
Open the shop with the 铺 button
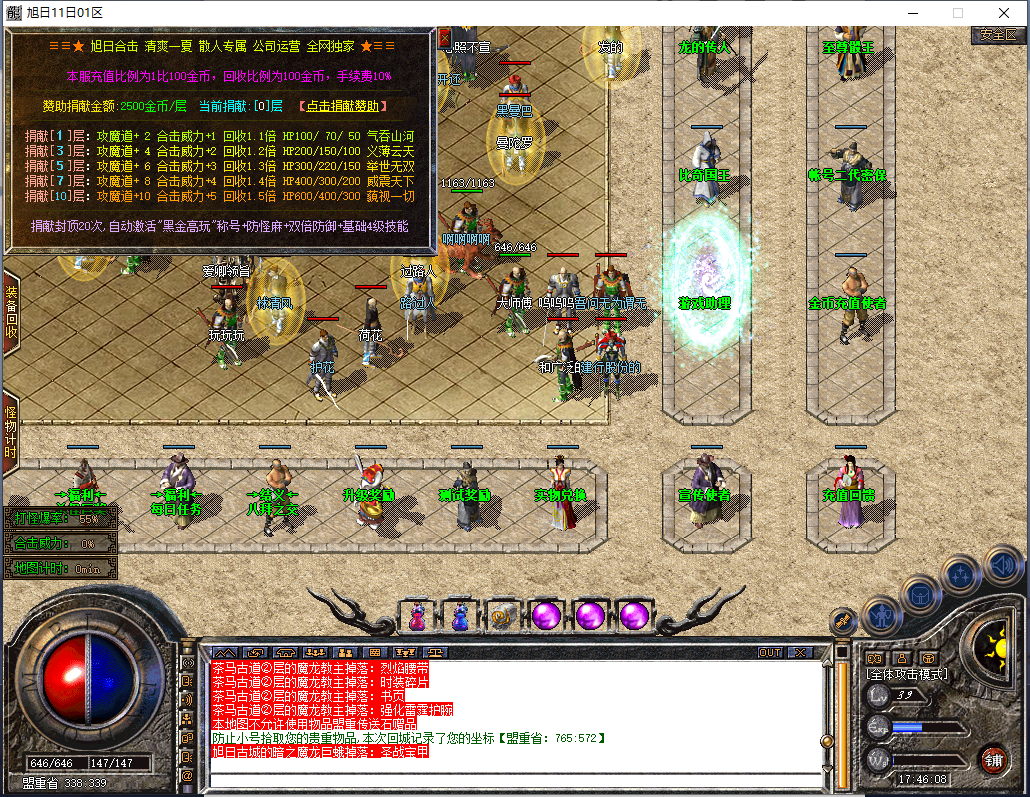point(992,758)
